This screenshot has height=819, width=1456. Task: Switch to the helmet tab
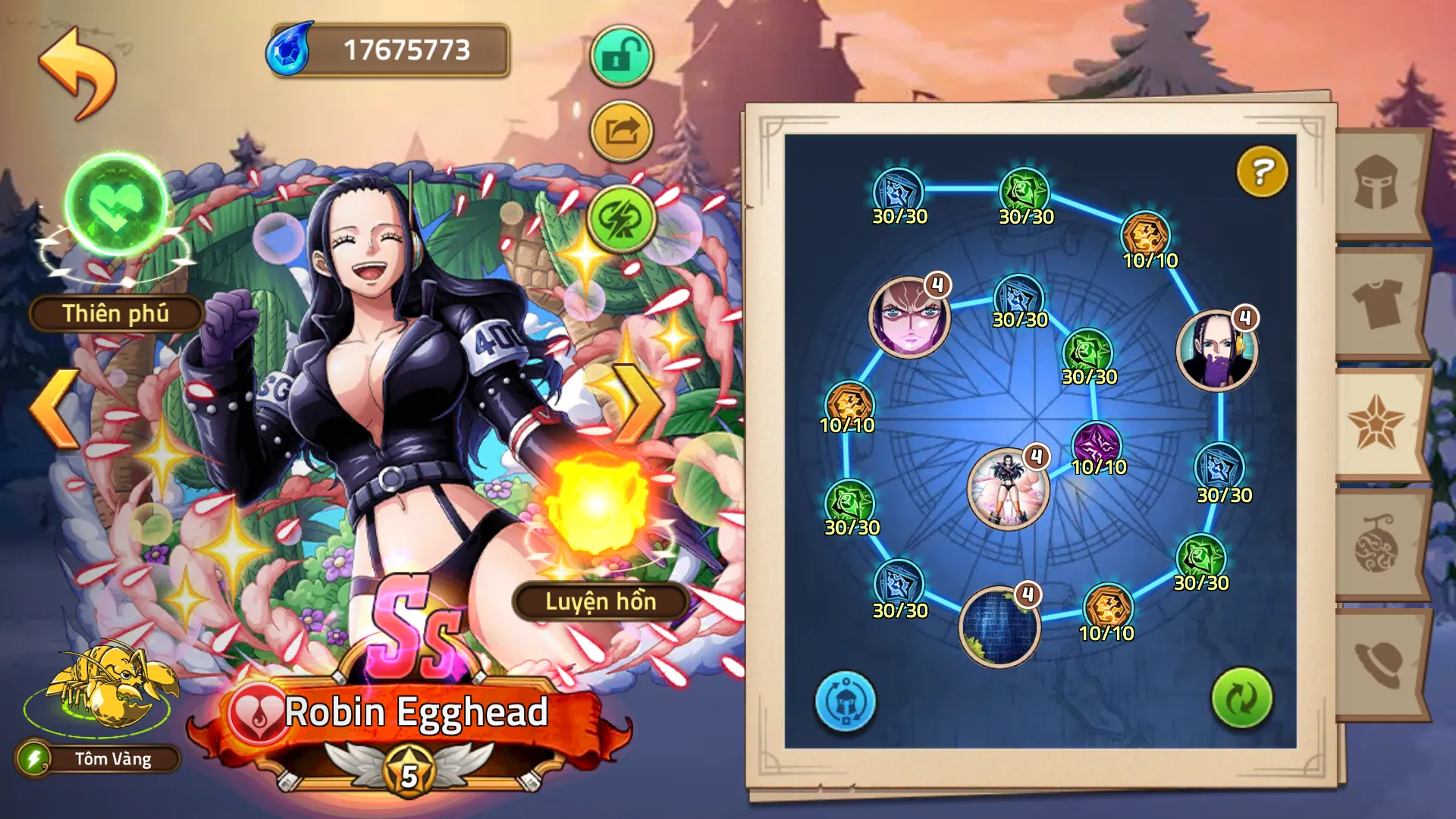(x=1377, y=184)
